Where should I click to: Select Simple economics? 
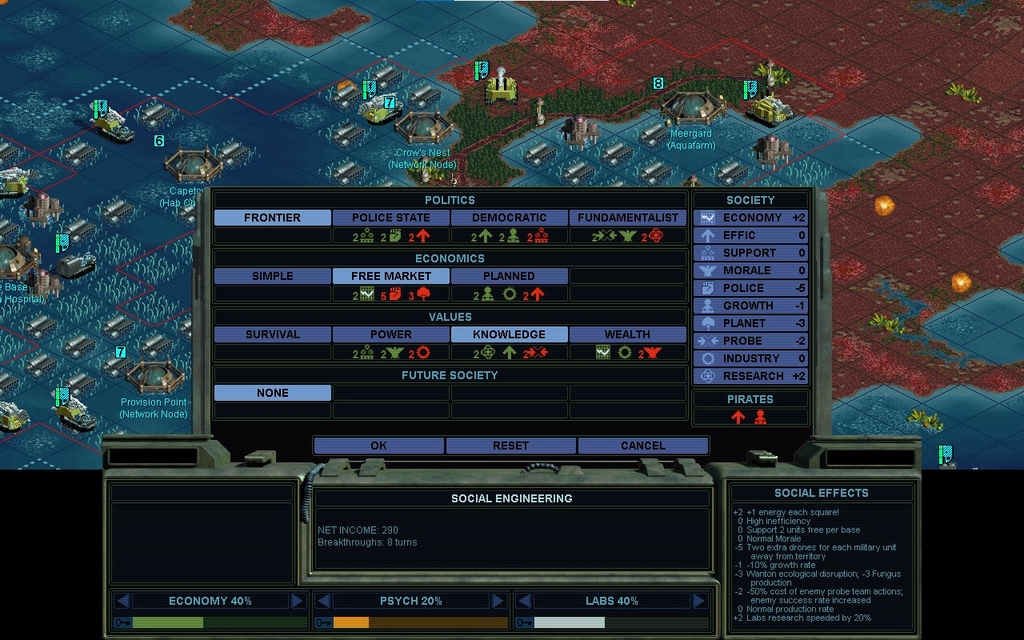[272, 276]
